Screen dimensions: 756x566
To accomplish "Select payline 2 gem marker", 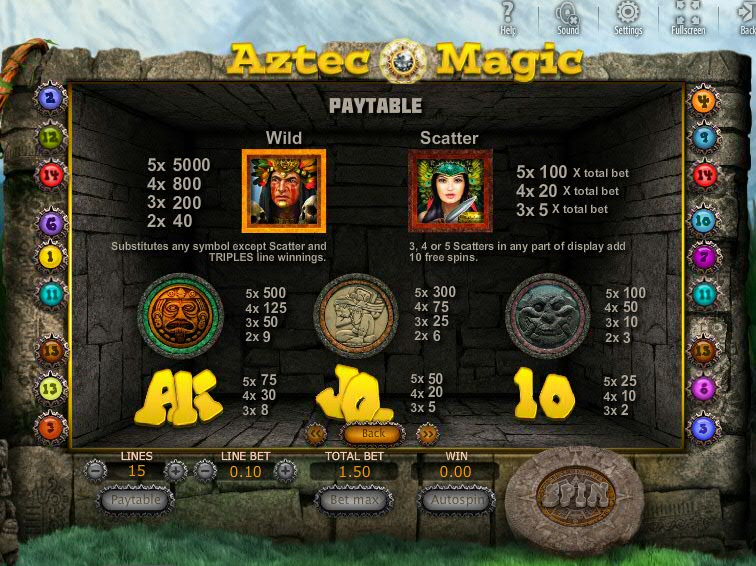I will 50,98.
